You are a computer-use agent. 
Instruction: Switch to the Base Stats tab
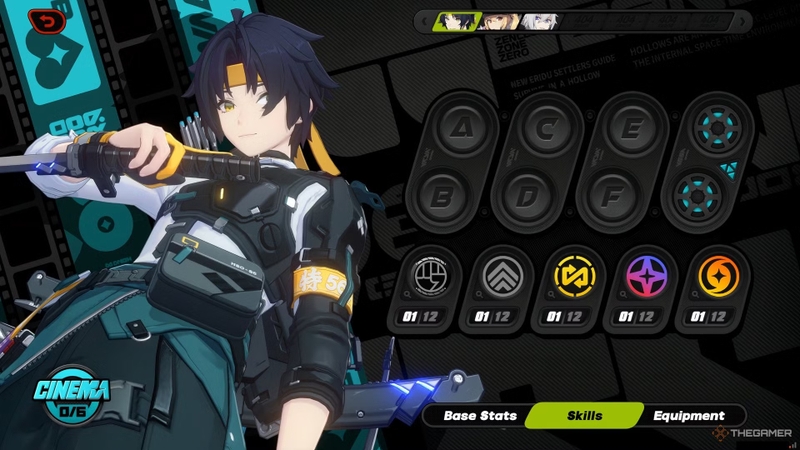coord(480,415)
